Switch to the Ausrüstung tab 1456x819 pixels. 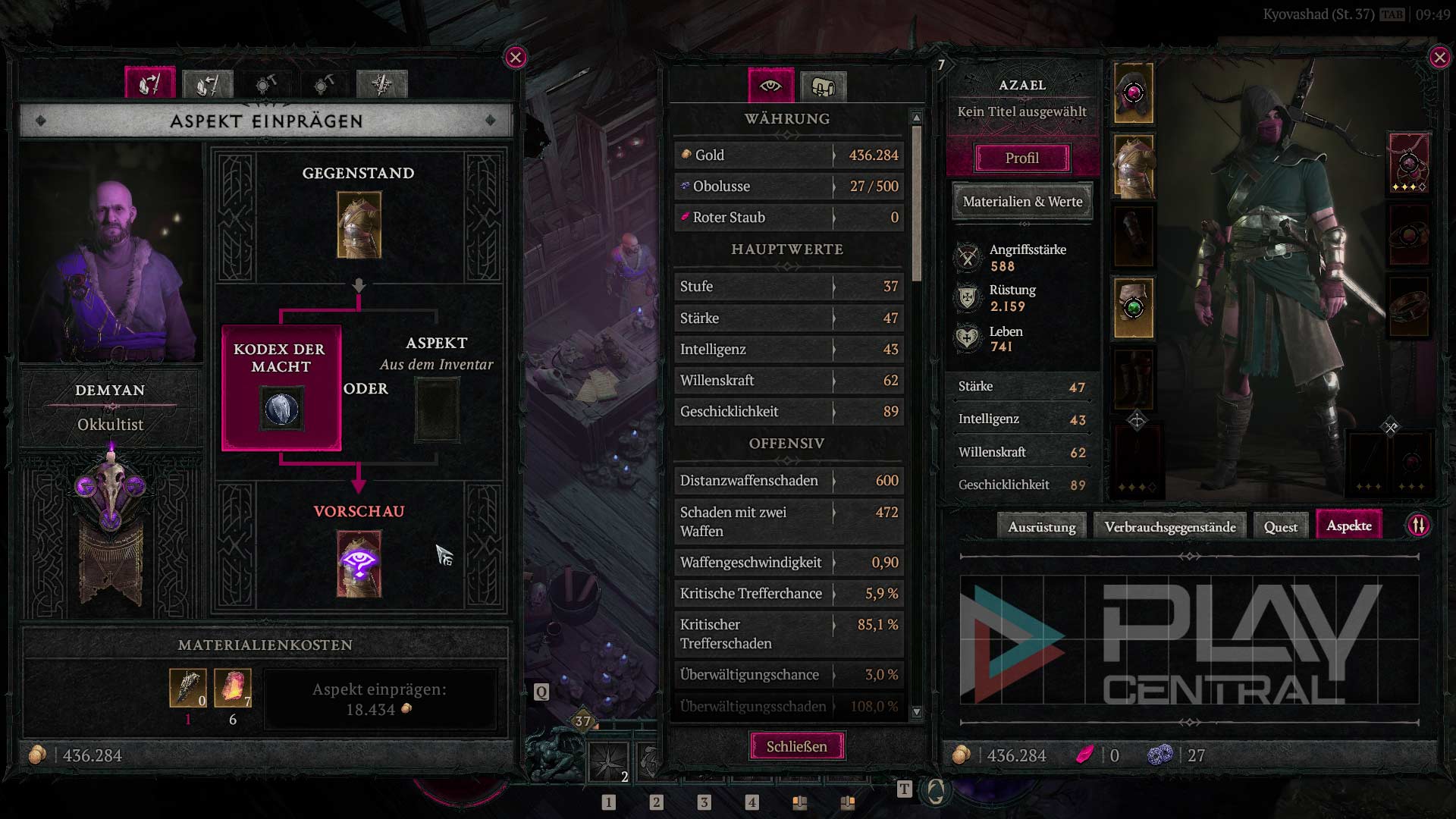pyautogui.click(x=1041, y=527)
